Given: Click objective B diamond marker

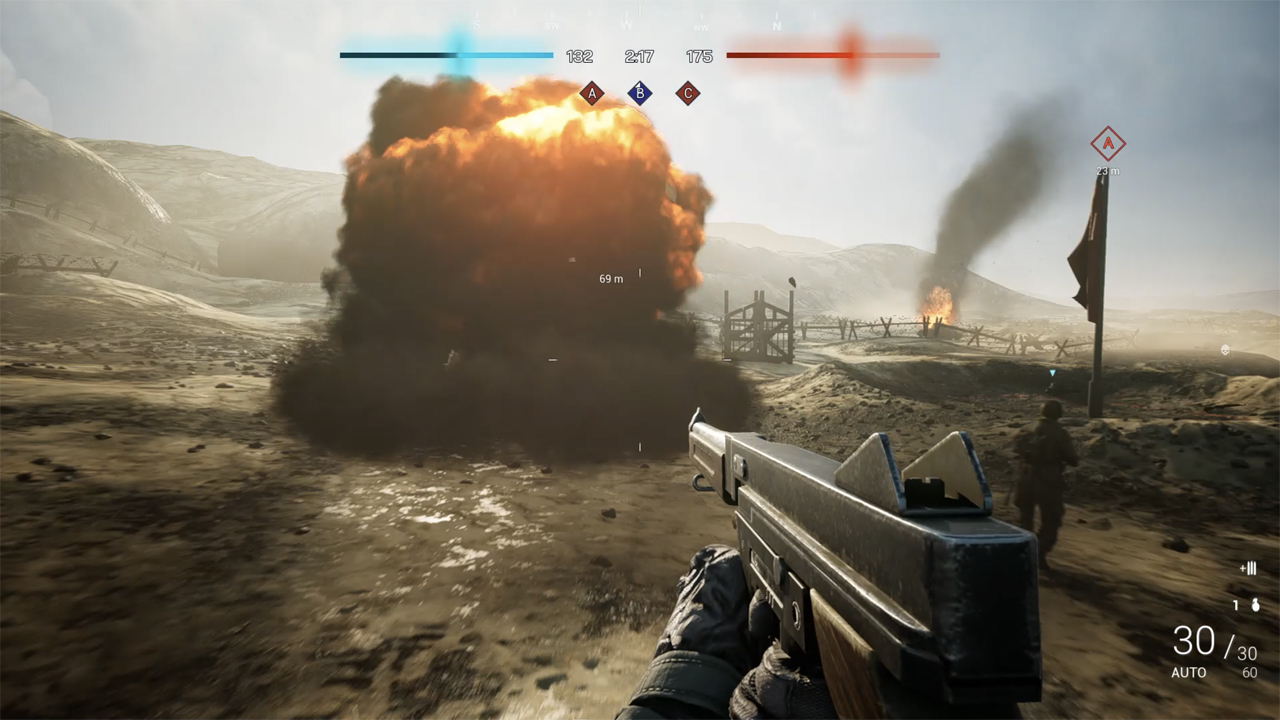Looking at the screenshot, I should [638, 92].
